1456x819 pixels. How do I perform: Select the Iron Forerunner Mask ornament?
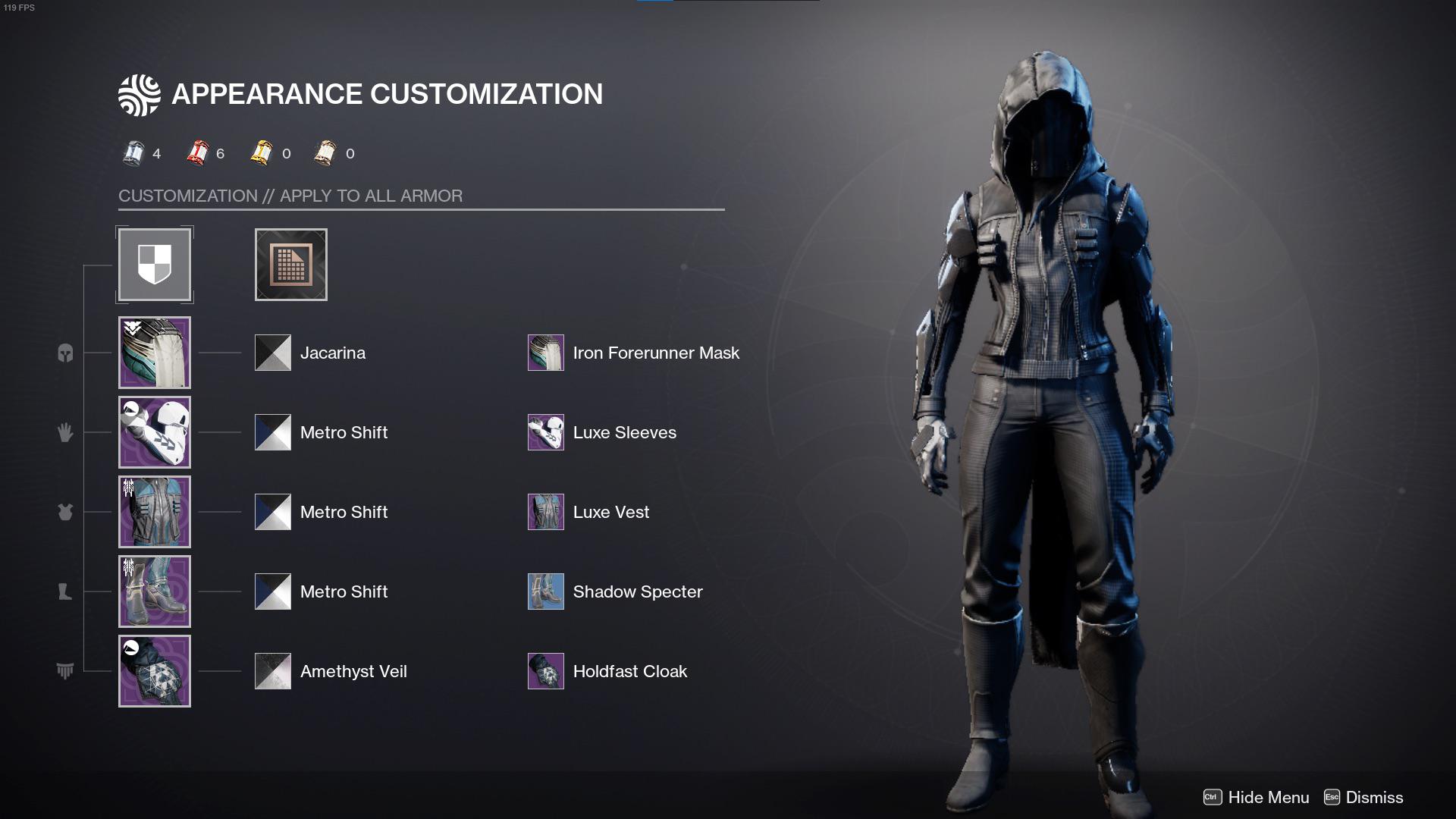(545, 353)
